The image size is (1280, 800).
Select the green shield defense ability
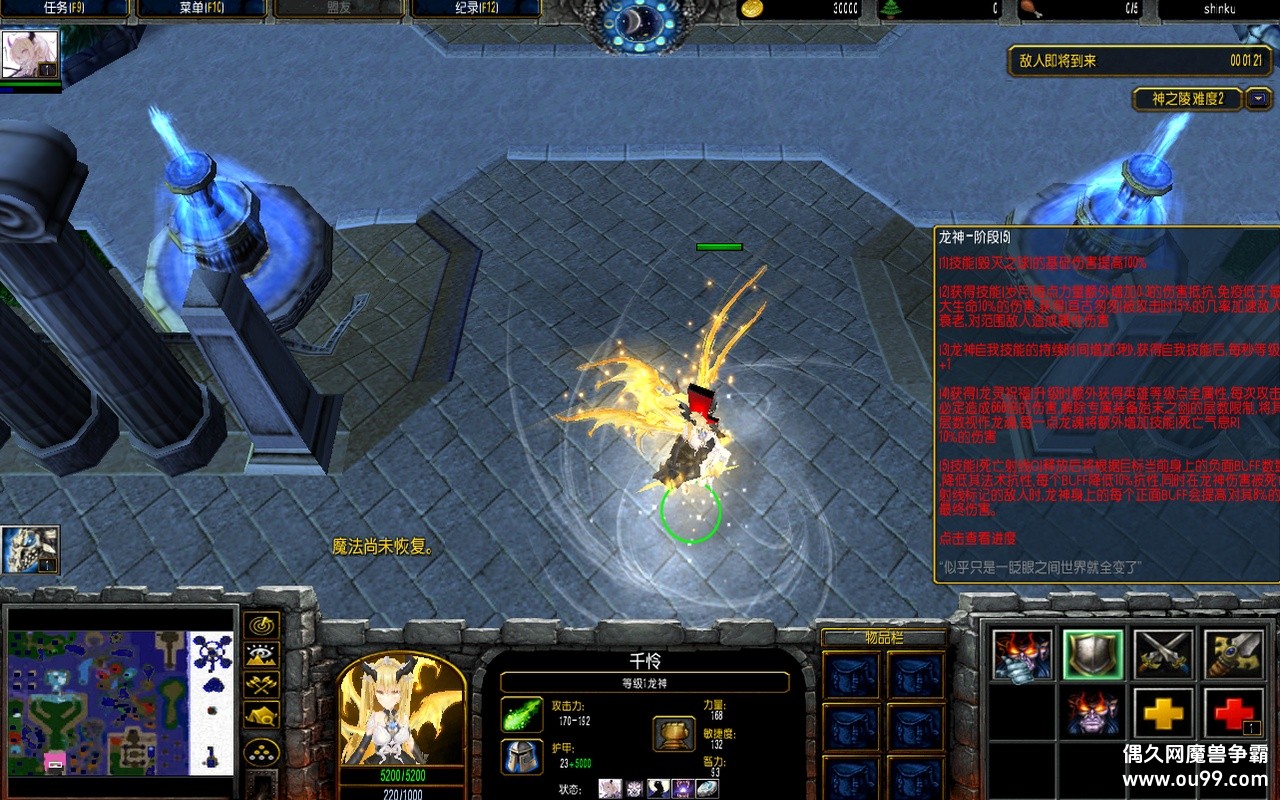tap(1093, 654)
